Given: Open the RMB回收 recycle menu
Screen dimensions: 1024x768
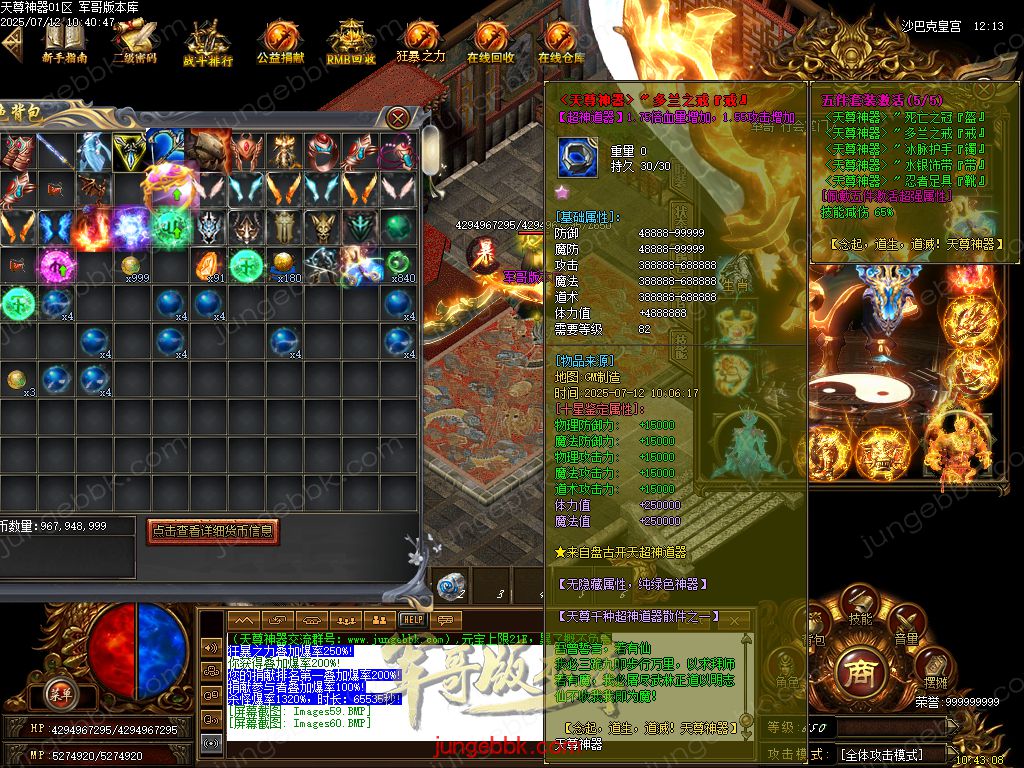Looking at the screenshot, I should [351, 44].
